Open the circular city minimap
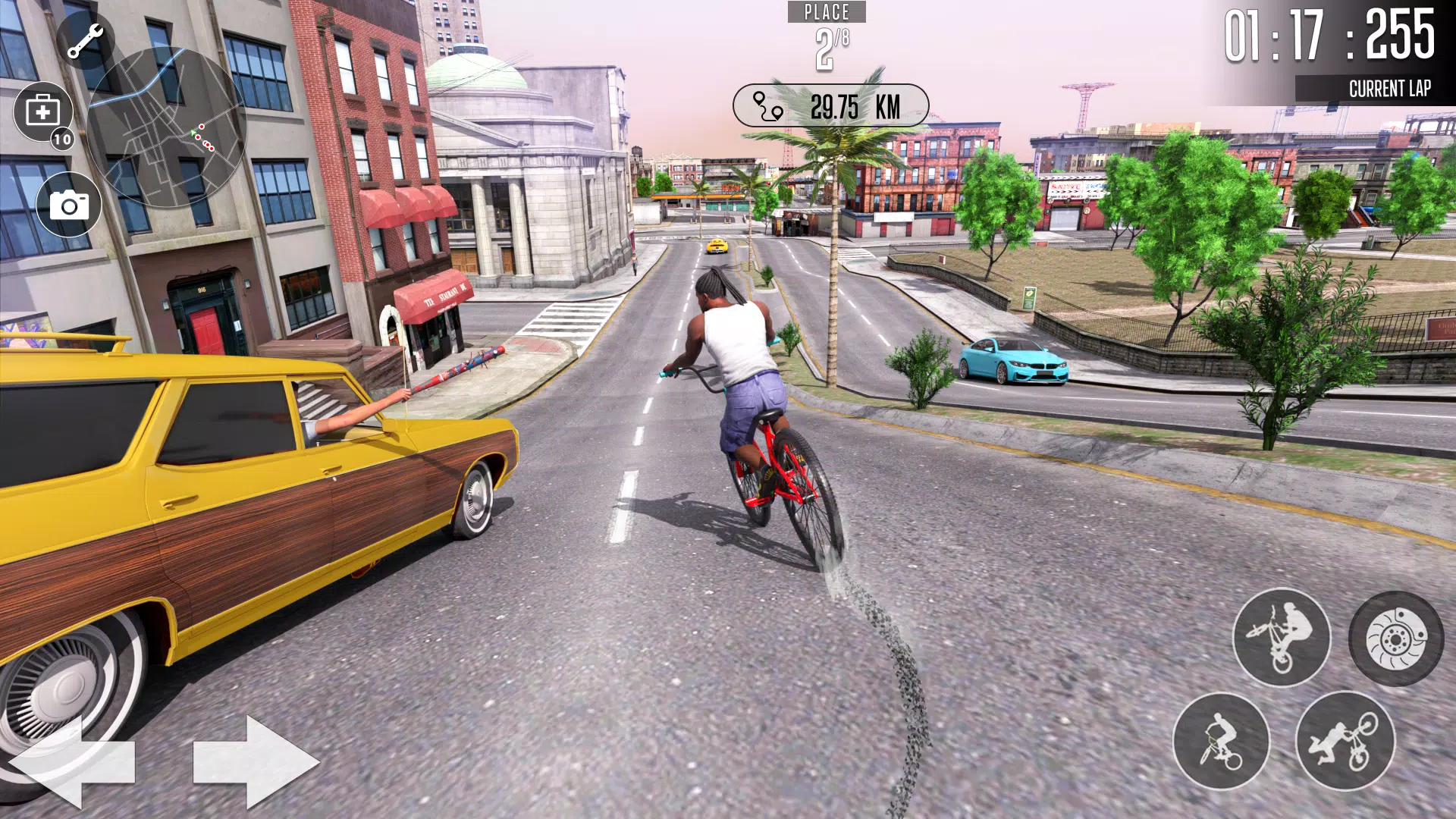The height and width of the screenshot is (819, 1456). click(166, 129)
